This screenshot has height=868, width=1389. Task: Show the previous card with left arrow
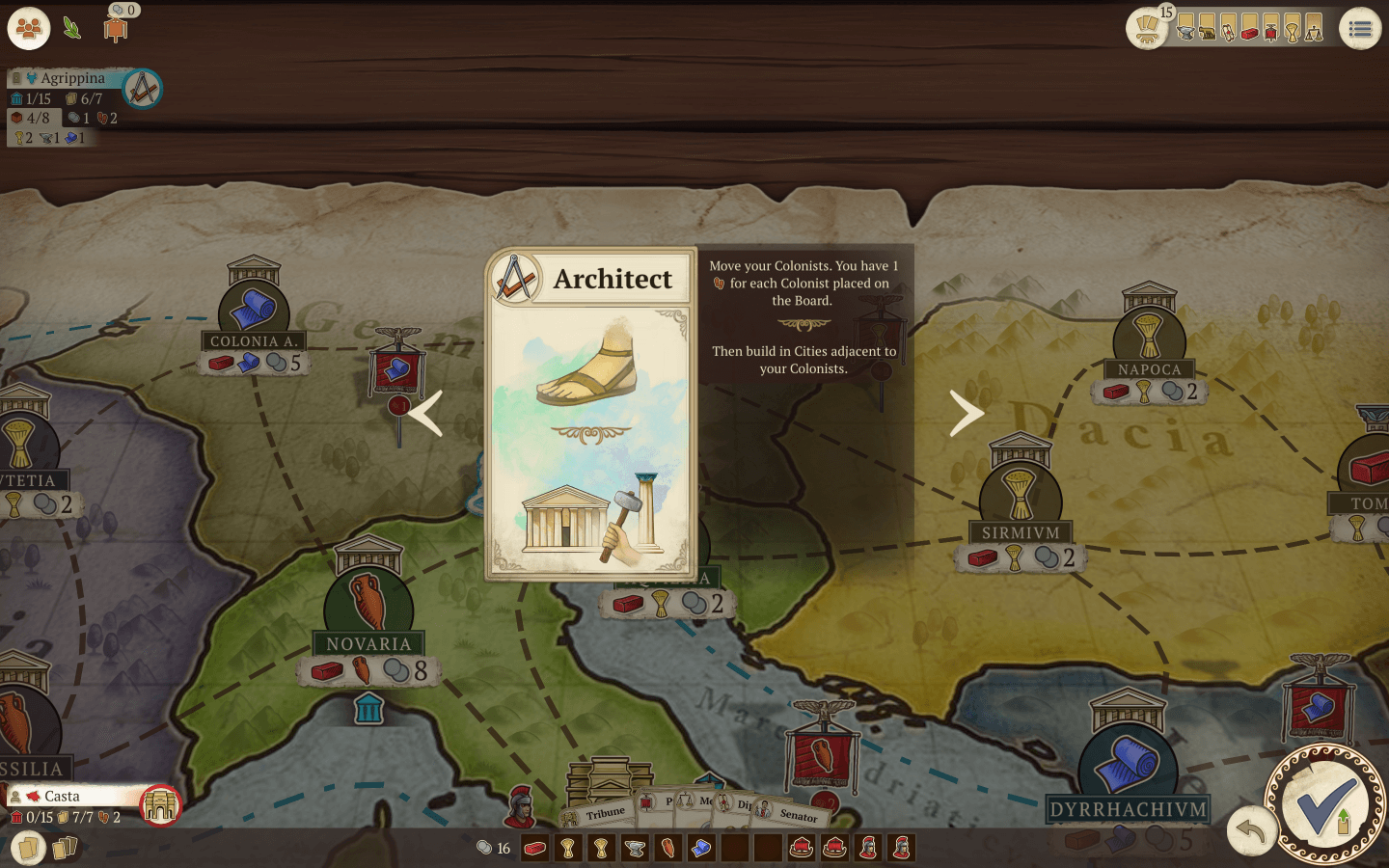pyautogui.click(x=425, y=414)
